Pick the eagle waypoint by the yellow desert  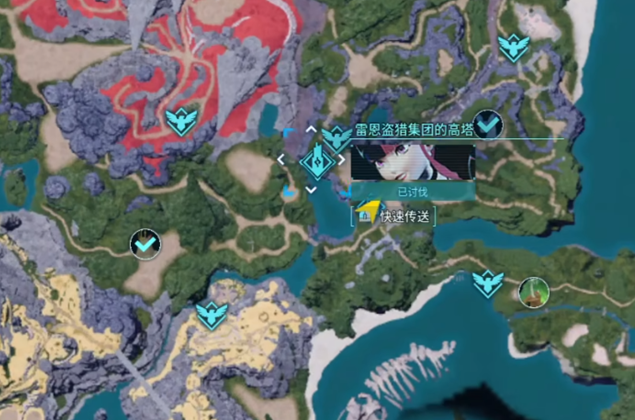click(x=211, y=316)
